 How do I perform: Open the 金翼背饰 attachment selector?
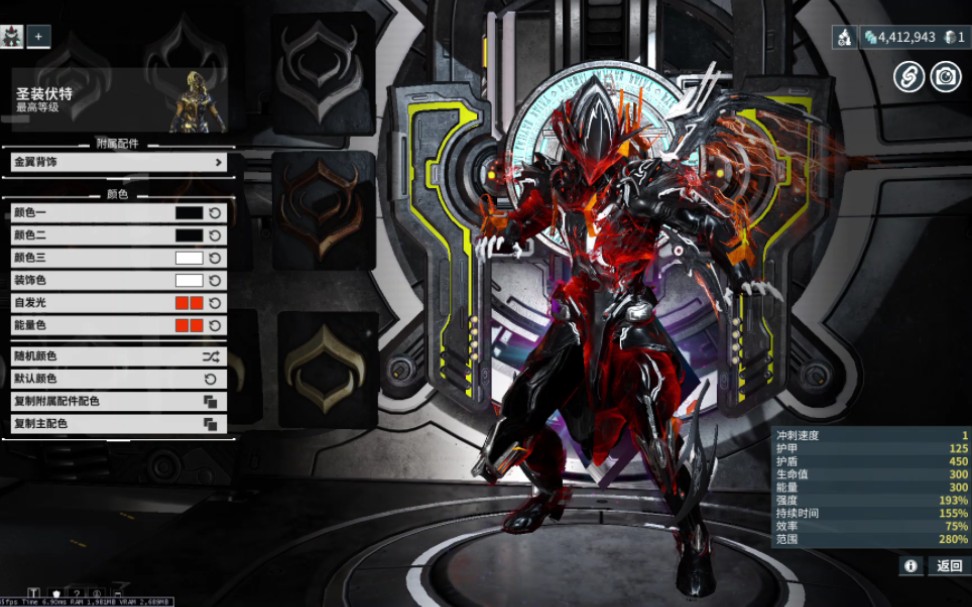(x=118, y=162)
